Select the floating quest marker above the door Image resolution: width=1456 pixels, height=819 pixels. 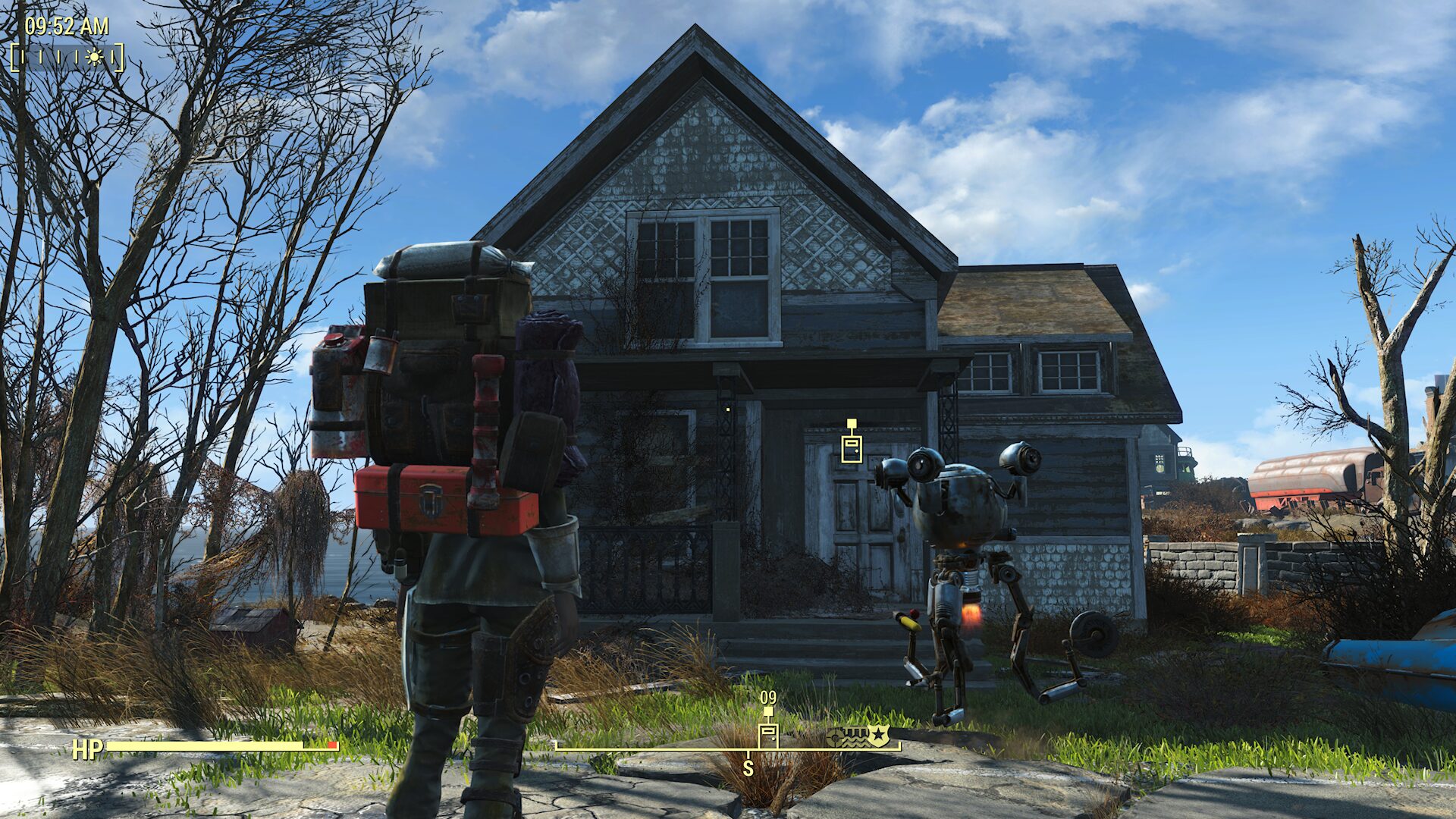[x=852, y=446]
